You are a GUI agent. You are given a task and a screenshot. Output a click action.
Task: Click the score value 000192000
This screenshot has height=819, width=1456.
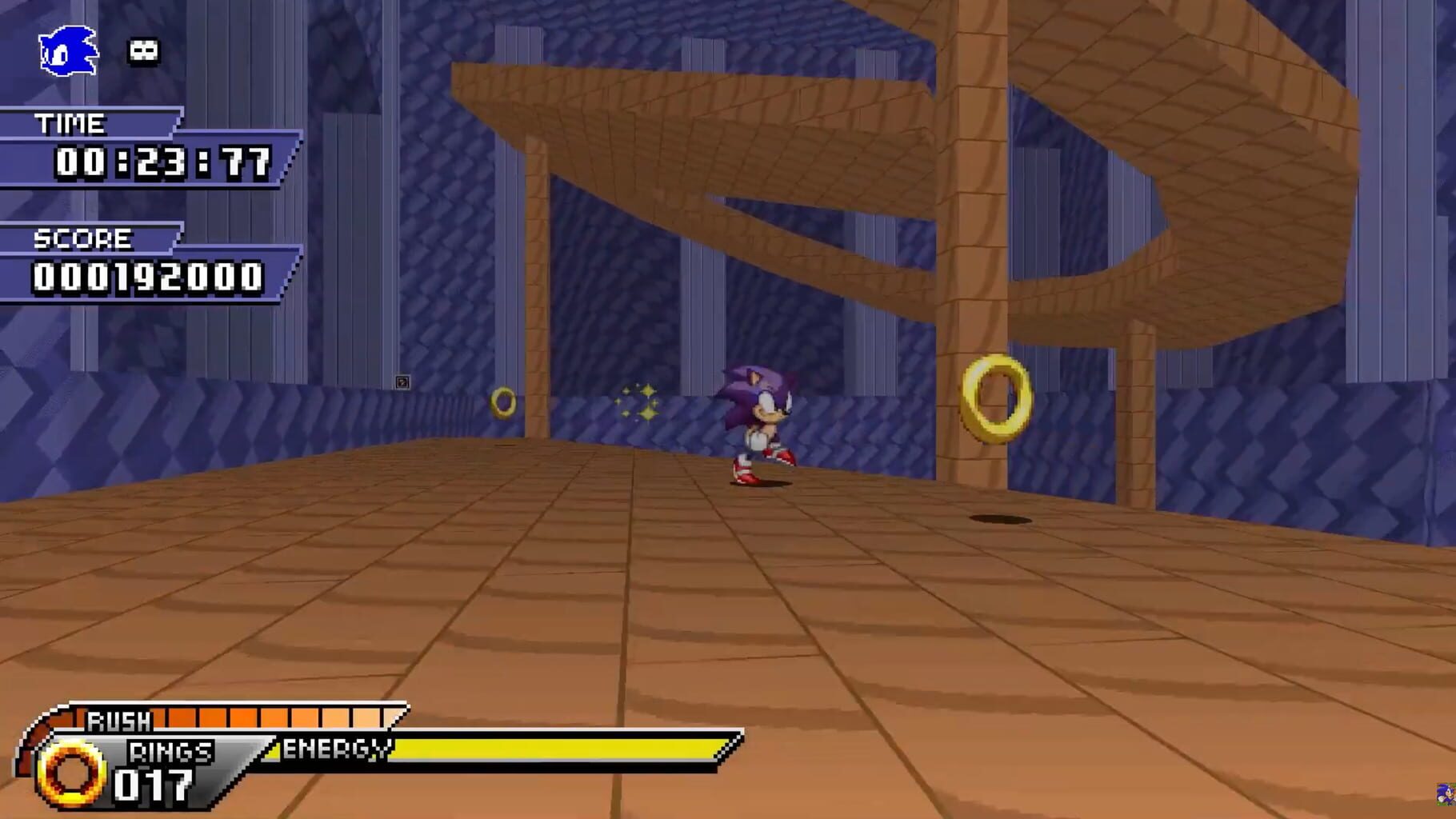tap(148, 280)
